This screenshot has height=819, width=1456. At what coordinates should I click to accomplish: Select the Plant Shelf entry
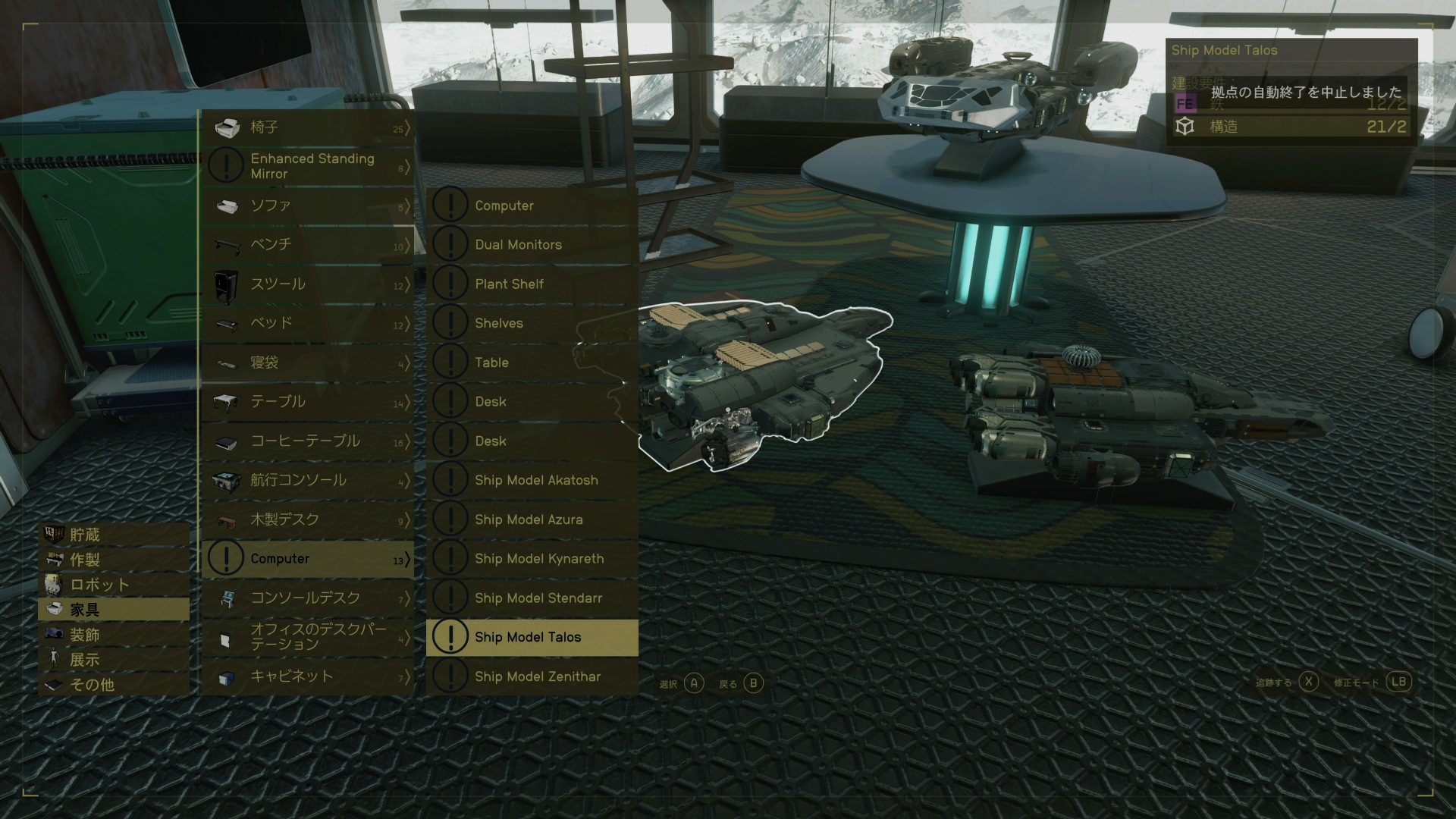[x=531, y=284]
